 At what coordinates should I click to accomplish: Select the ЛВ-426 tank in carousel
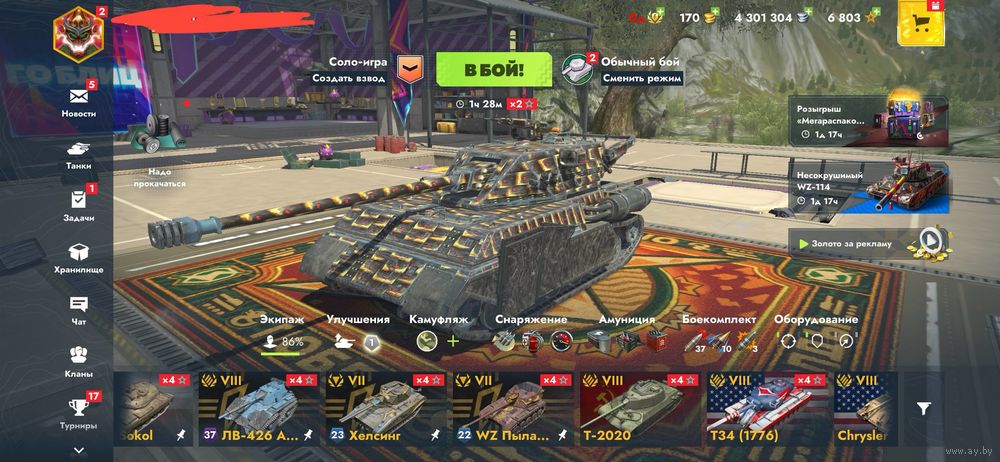(258, 409)
